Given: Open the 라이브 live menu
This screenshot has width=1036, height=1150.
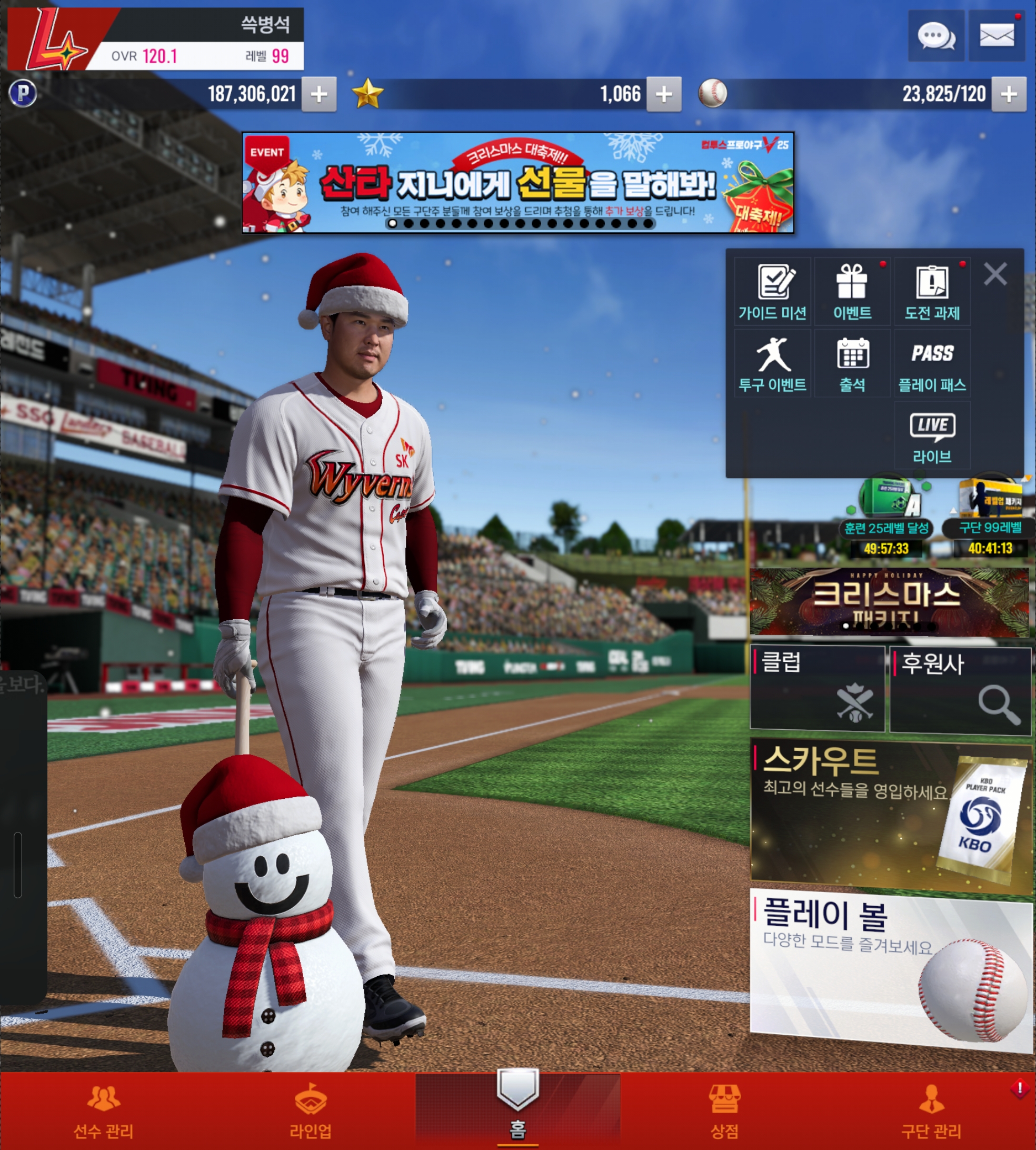Looking at the screenshot, I should pyautogui.click(x=932, y=436).
